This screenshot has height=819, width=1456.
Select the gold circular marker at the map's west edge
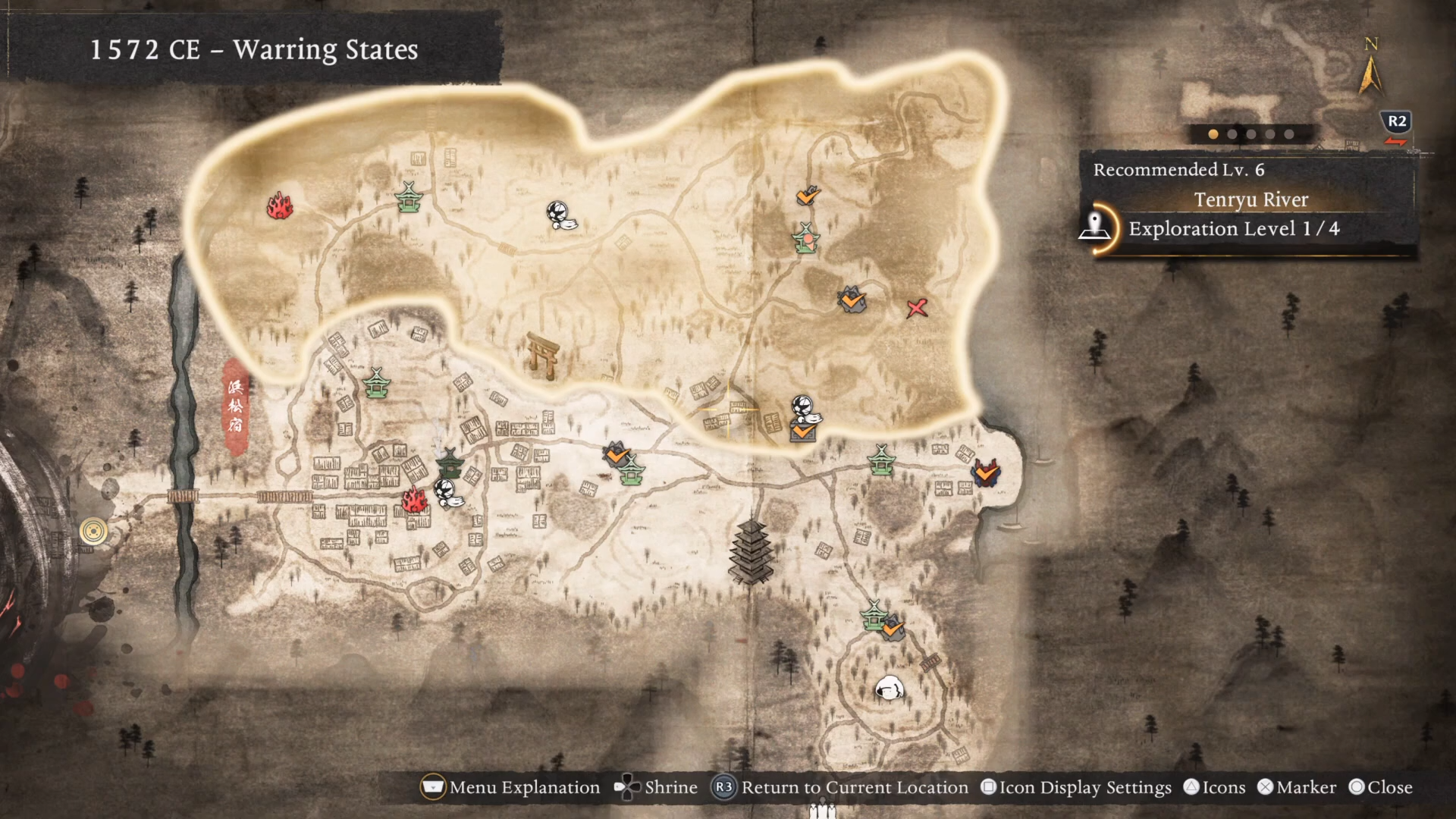93,532
